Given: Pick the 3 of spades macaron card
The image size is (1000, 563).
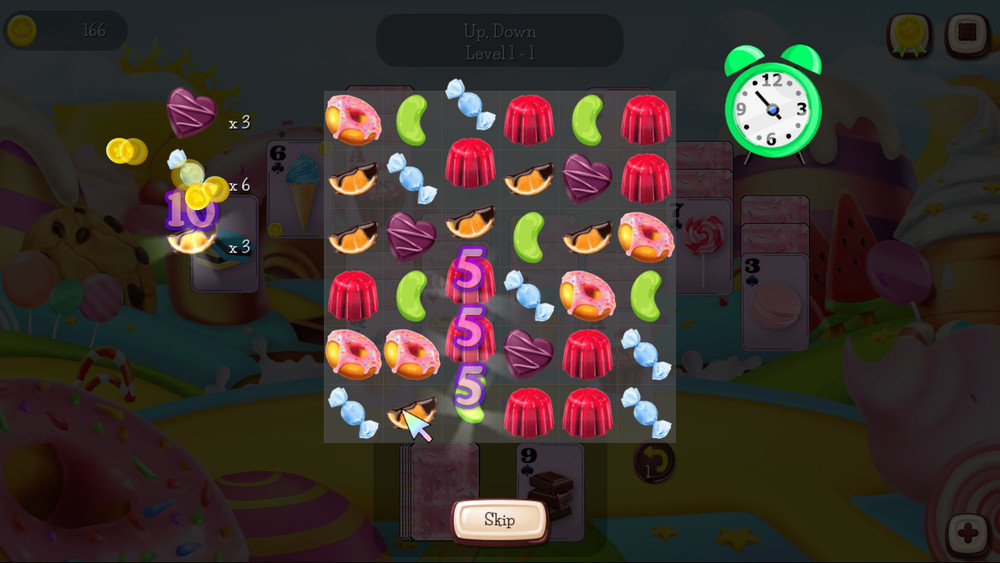Looking at the screenshot, I should 774,300.
